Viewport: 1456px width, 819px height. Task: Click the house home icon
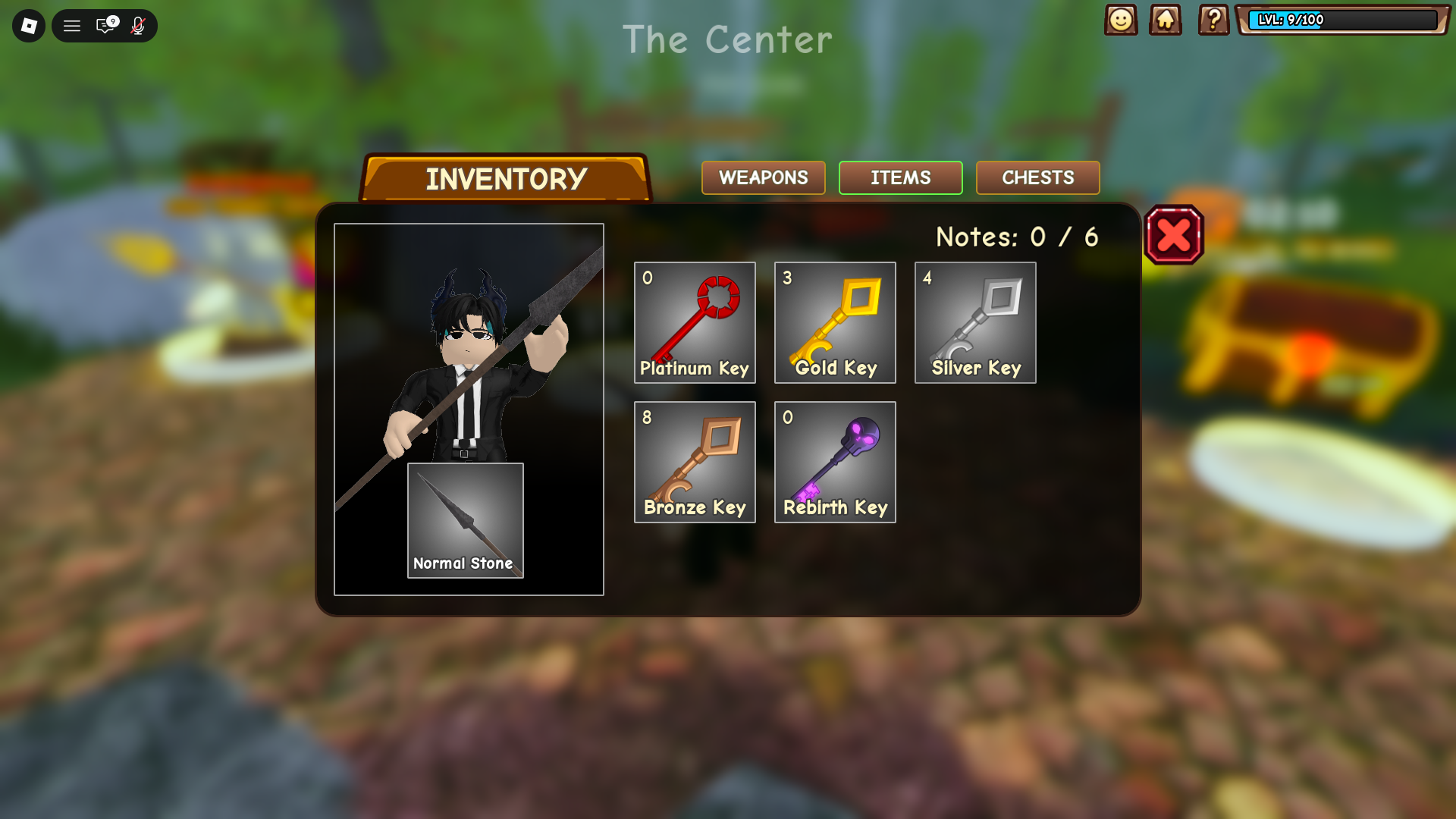[1166, 20]
